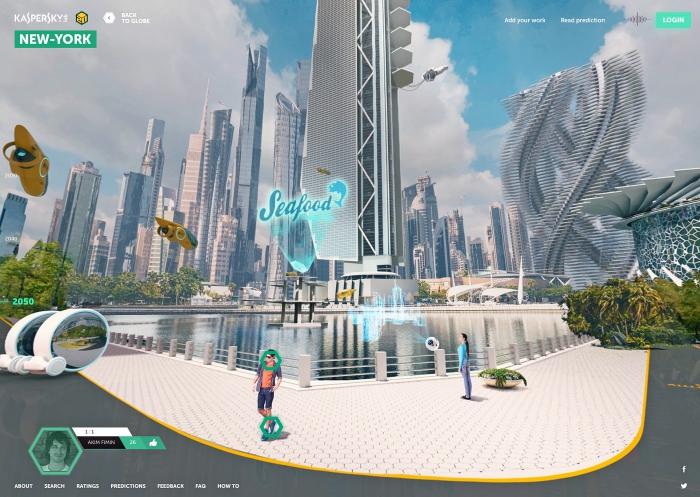Open the How To guide

click(228, 486)
